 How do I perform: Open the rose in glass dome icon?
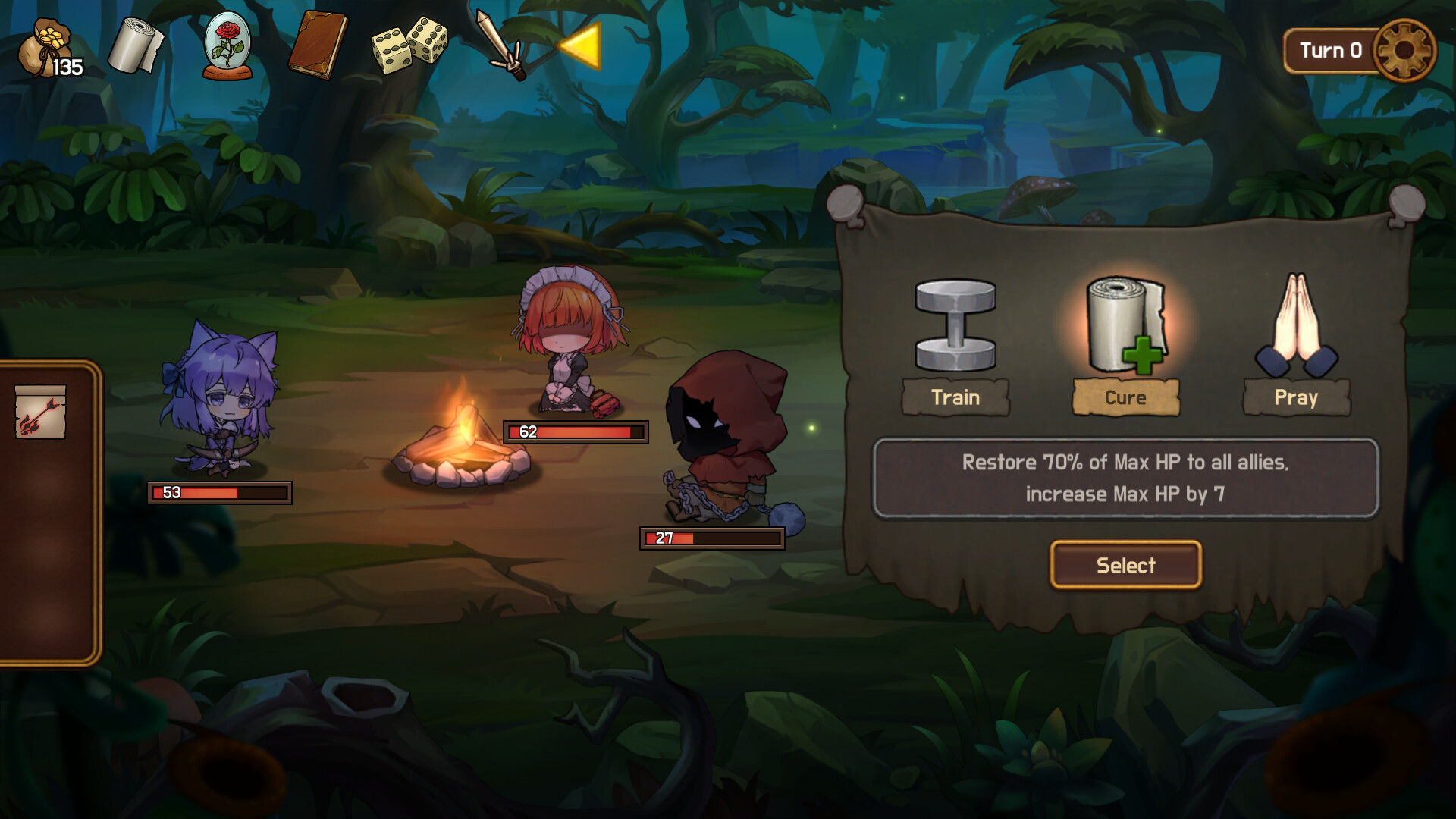click(x=227, y=45)
